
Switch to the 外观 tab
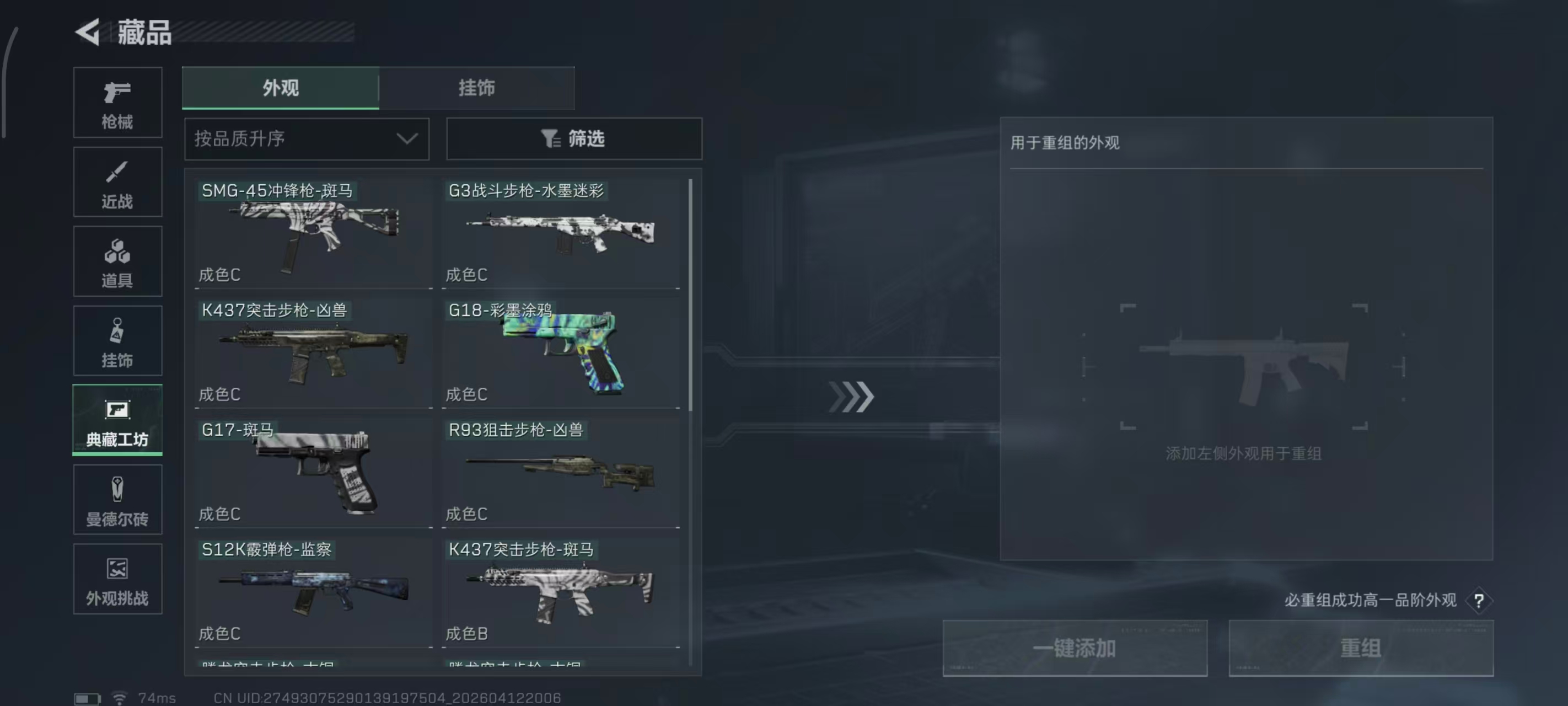281,88
